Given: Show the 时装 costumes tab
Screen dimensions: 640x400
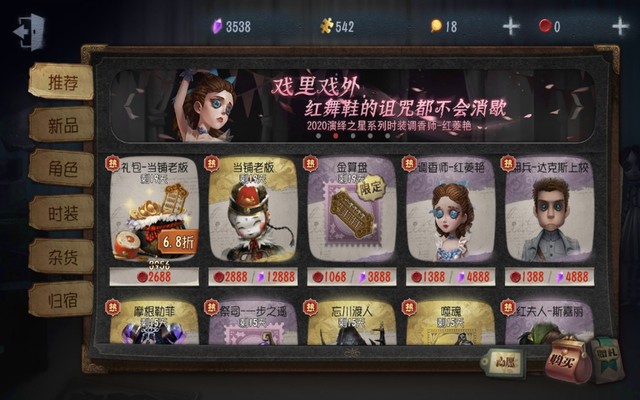Looking at the screenshot, I should [60, 212].
